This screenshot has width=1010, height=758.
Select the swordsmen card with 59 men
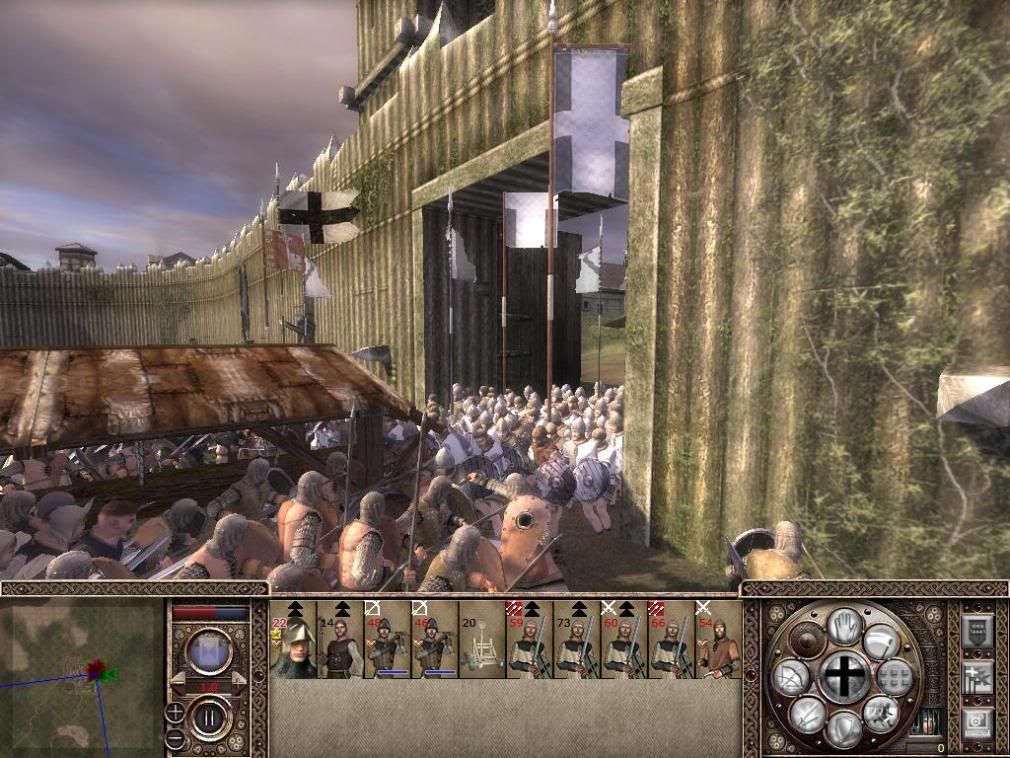529,641
